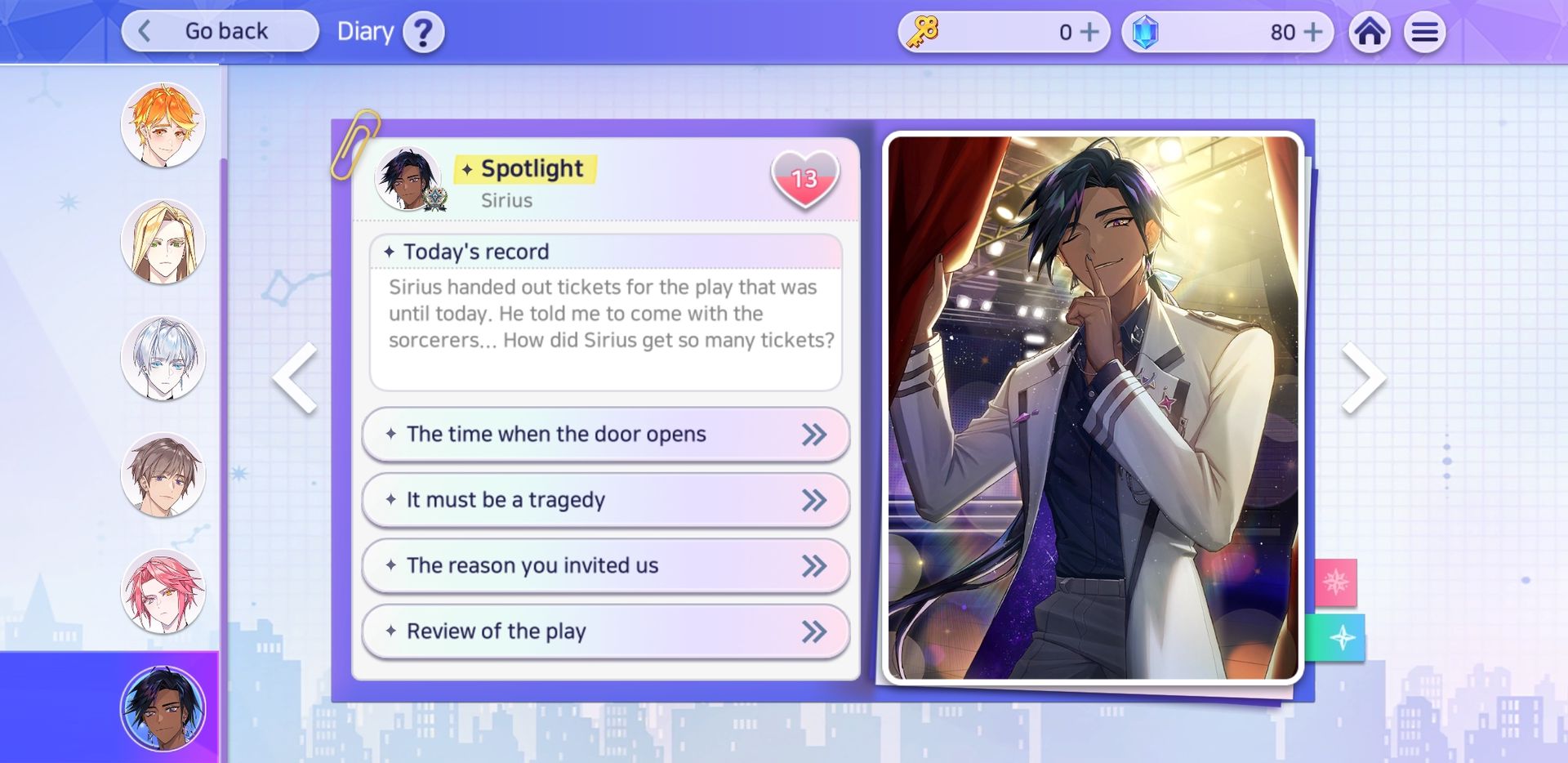
Task: Select the long blonde-haired character portrait
Action: [163, 242]
